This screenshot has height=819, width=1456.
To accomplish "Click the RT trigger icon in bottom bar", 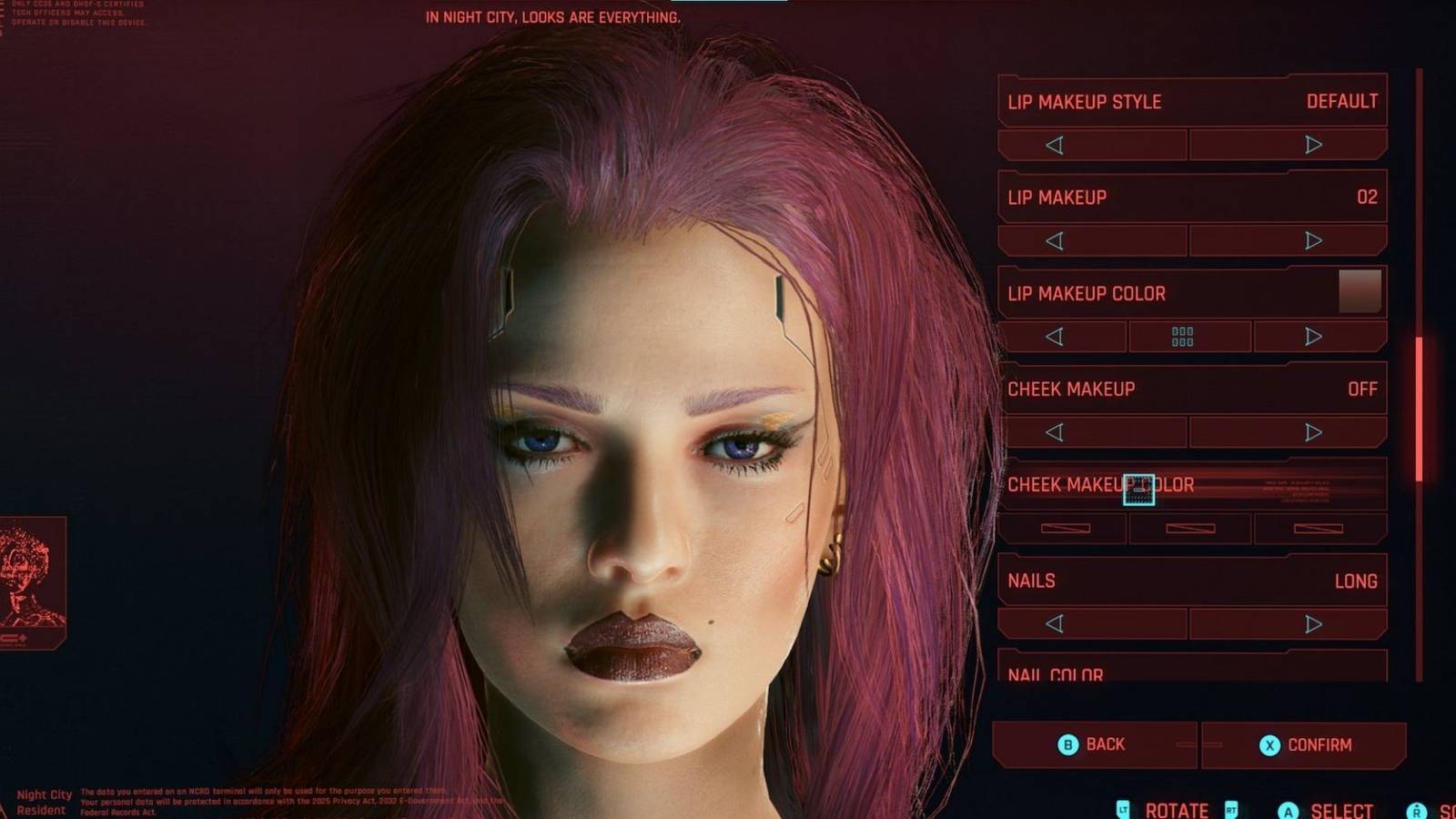I will point(1231,808).
